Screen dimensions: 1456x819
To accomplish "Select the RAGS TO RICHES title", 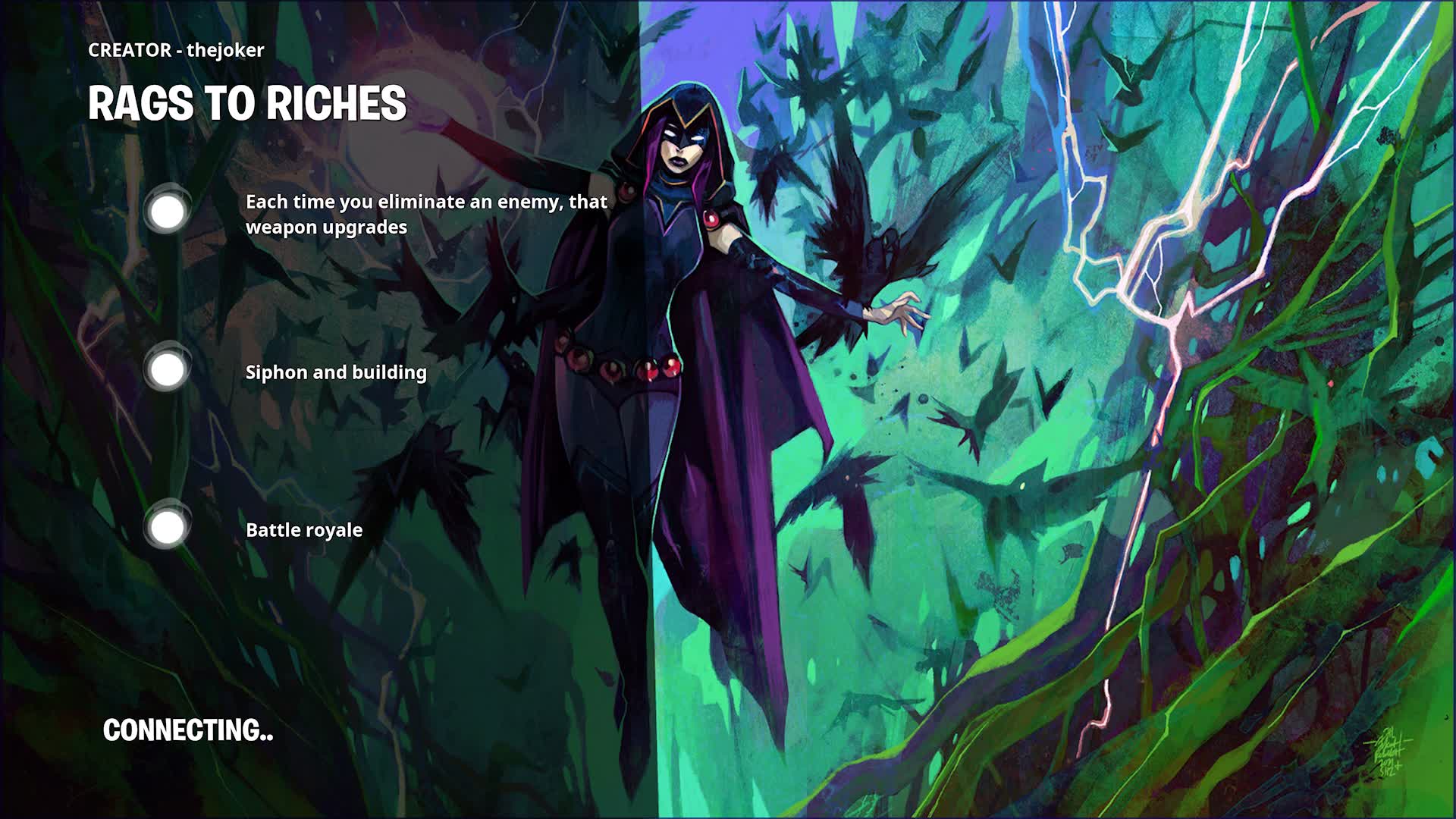I will [248, 105].
